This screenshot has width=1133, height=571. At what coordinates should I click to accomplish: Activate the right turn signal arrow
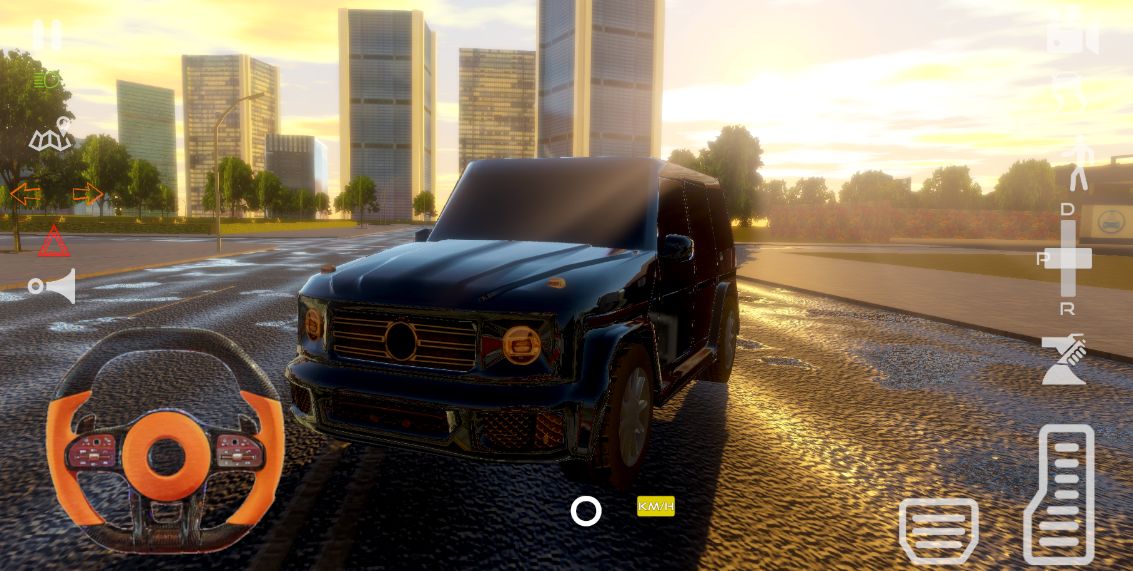[87, 194]
